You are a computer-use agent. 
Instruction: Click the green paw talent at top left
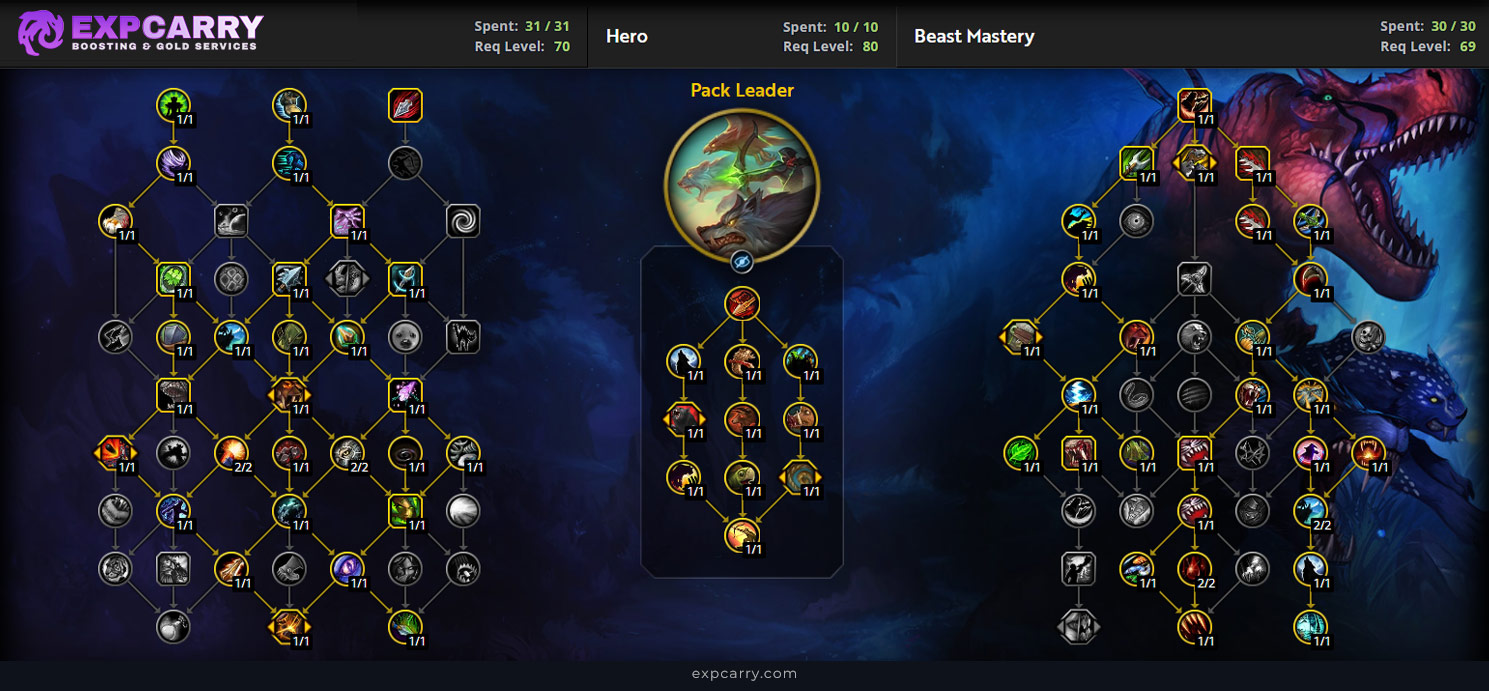coord(174,105)
